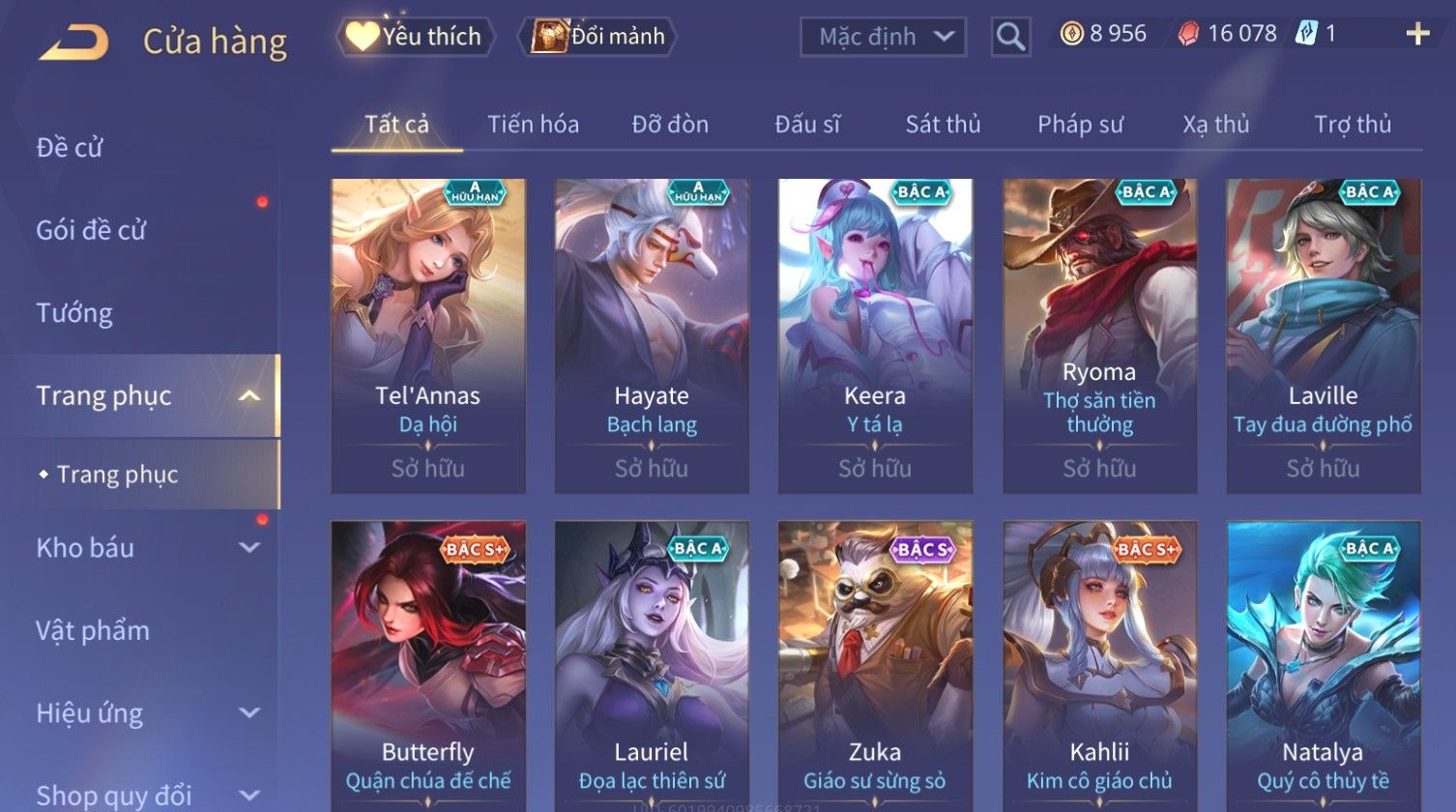Open the Yêu thích favorites list
This screenshot has height=812, width=1456.
click(x=416, y=37)
